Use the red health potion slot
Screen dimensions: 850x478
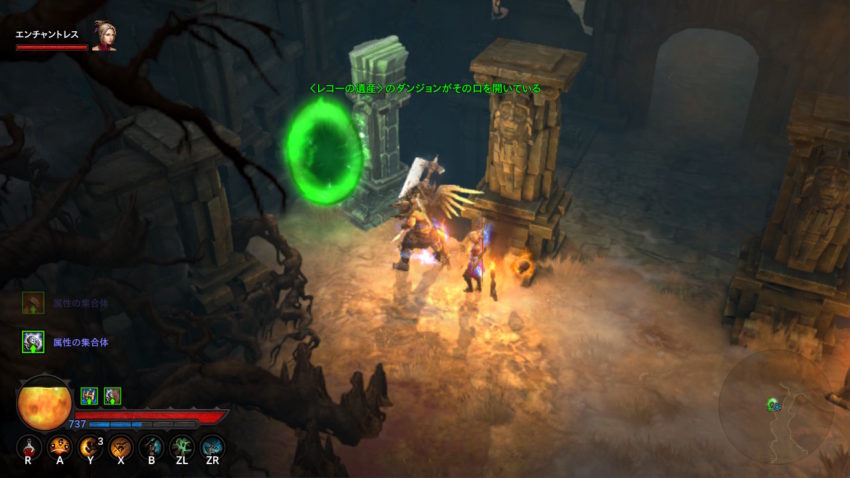pyautogui.click(x=30, y=447)
